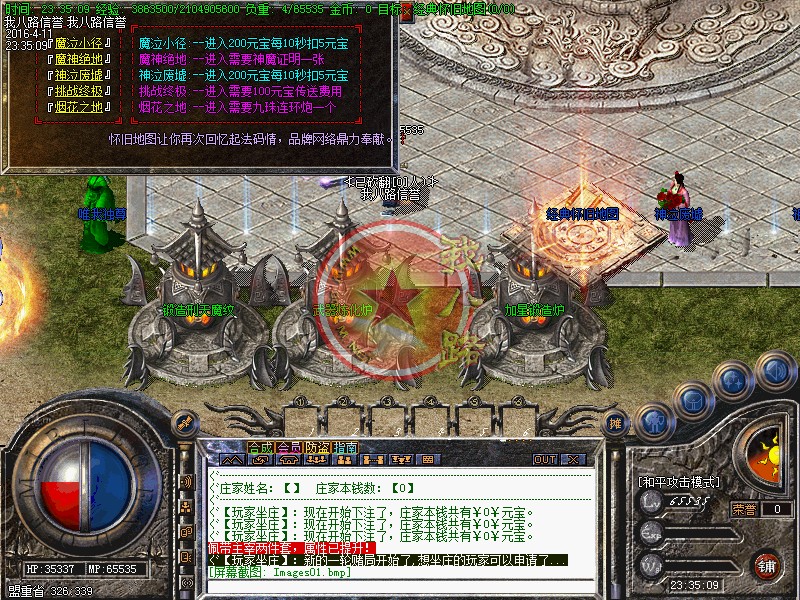Image resolution: width=800 pixels, height=600 pixels.
Task: Click the OUT button on chat panel
Action: pyautogui.click(x=545, y=460)
